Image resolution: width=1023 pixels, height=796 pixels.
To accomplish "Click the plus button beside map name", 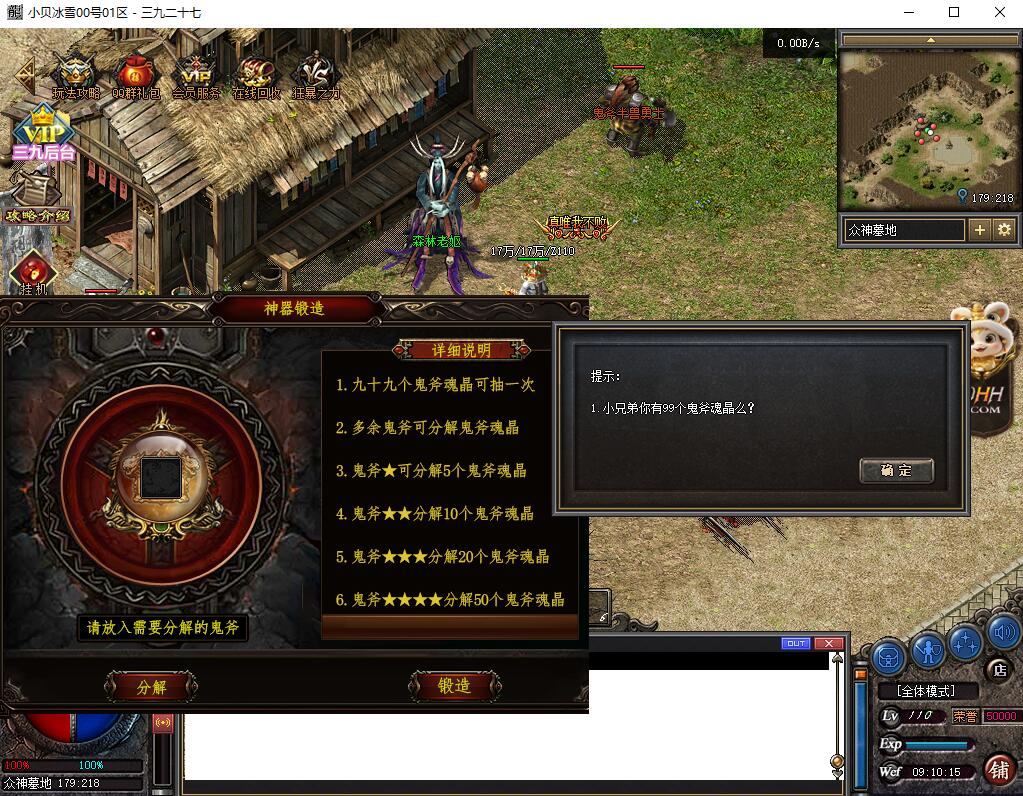I will pos(980,230).
